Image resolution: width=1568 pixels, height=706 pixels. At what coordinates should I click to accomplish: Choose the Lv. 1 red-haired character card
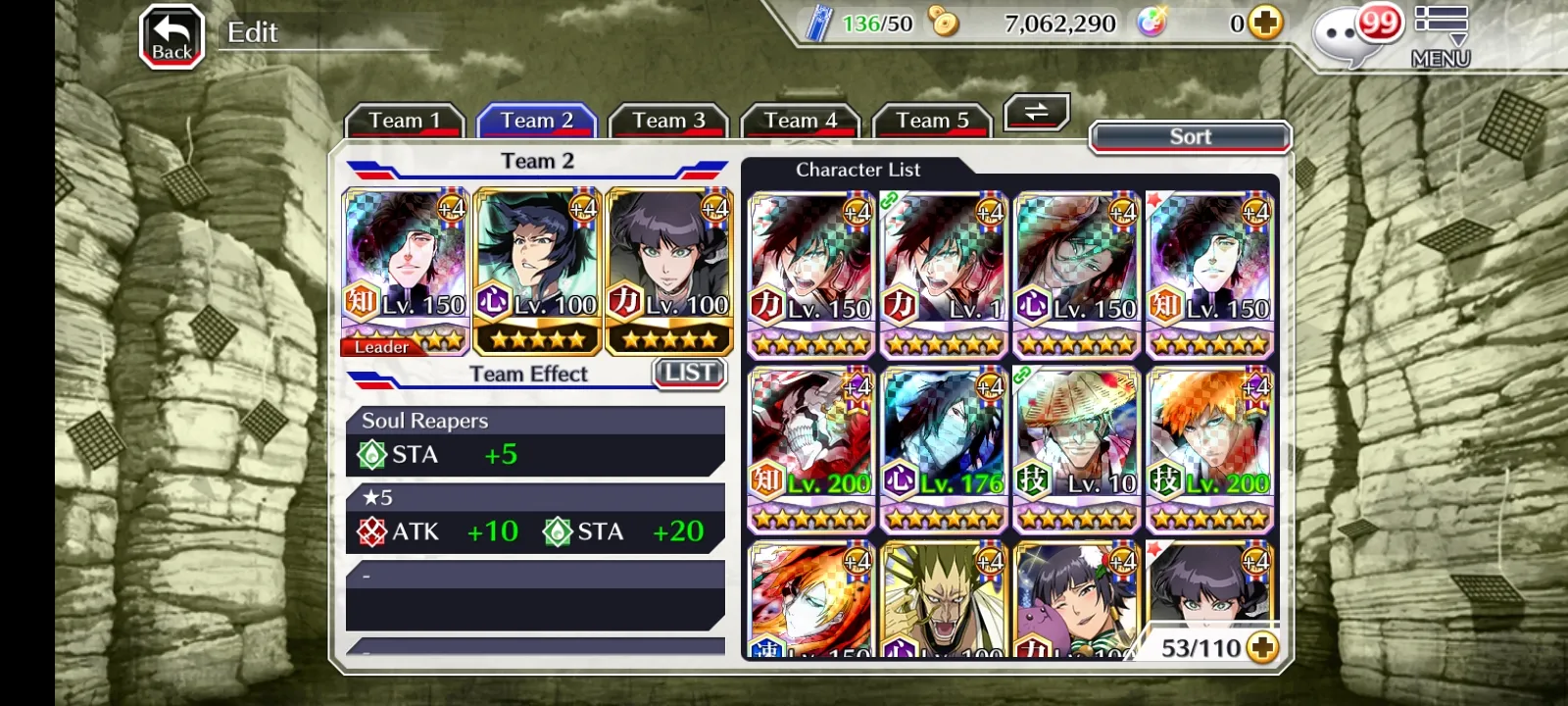click(945, 275)
